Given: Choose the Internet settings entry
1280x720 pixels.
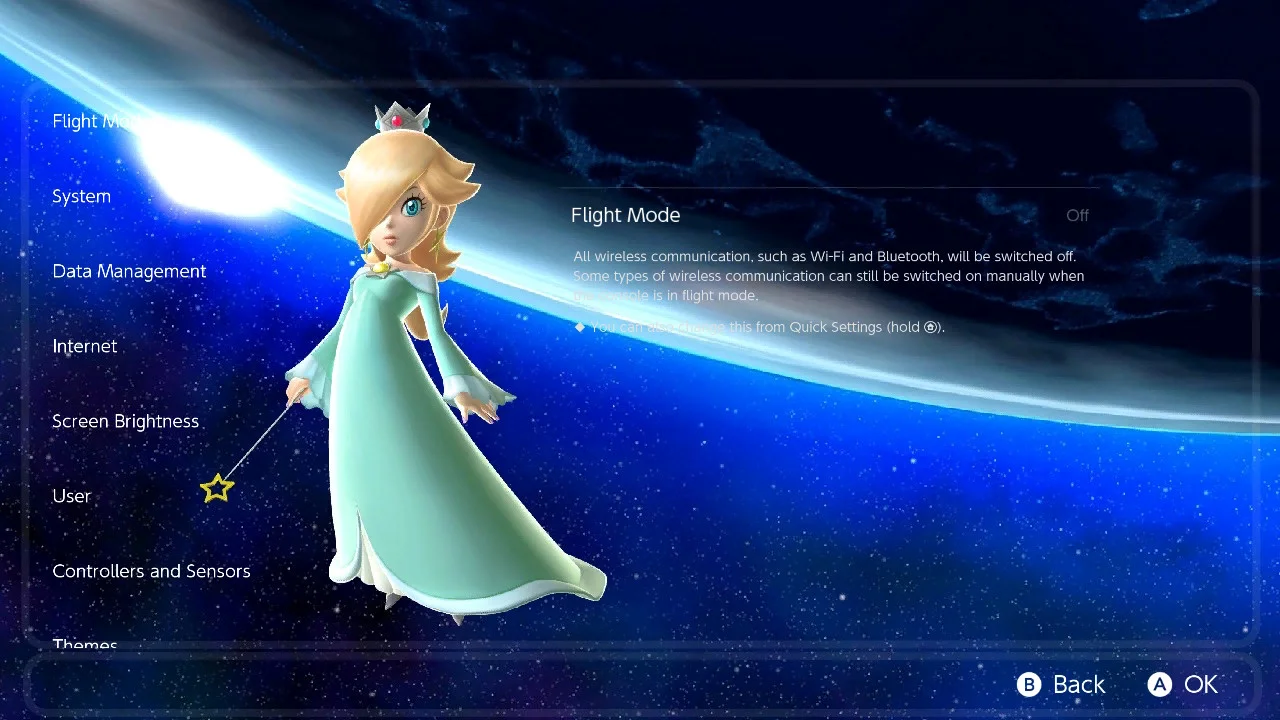Looking at the screenshot, I should pos(85,347).
